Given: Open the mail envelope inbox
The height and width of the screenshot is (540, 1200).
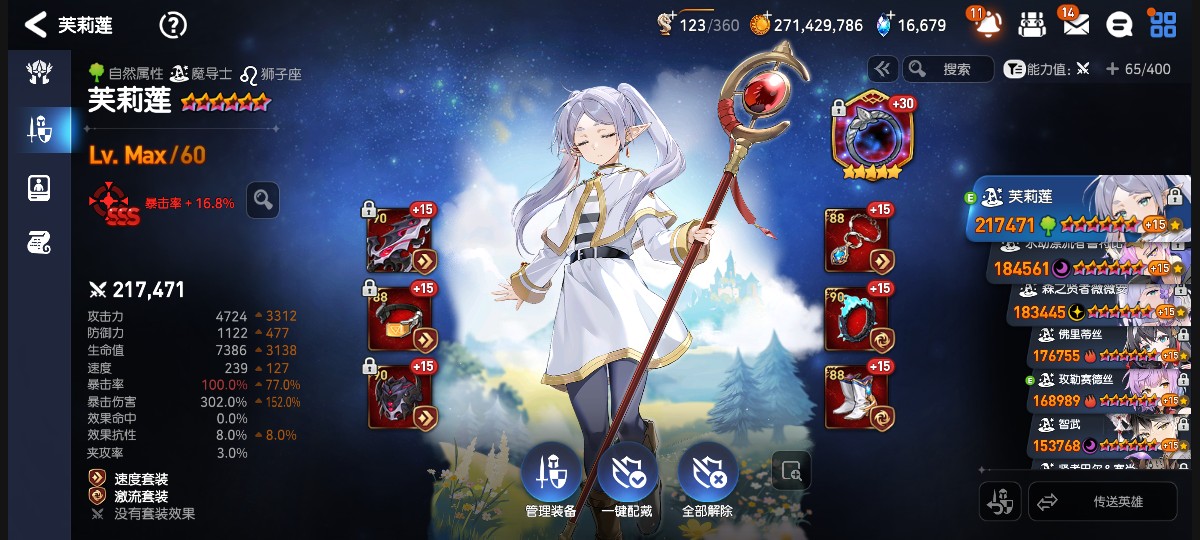Looking at the screenshot, I should tap(1075, 25).
